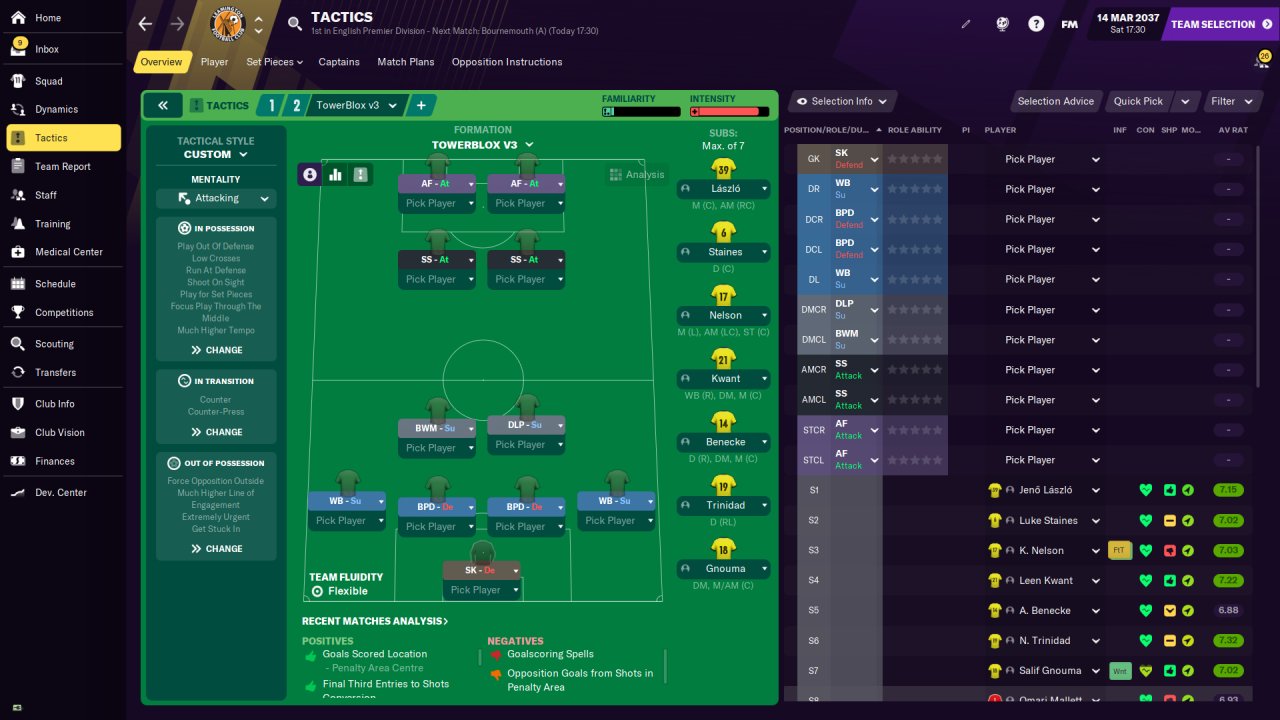
Task: Open the Formation TowerBlox V3 dropdown
Action: click(482, 145)
